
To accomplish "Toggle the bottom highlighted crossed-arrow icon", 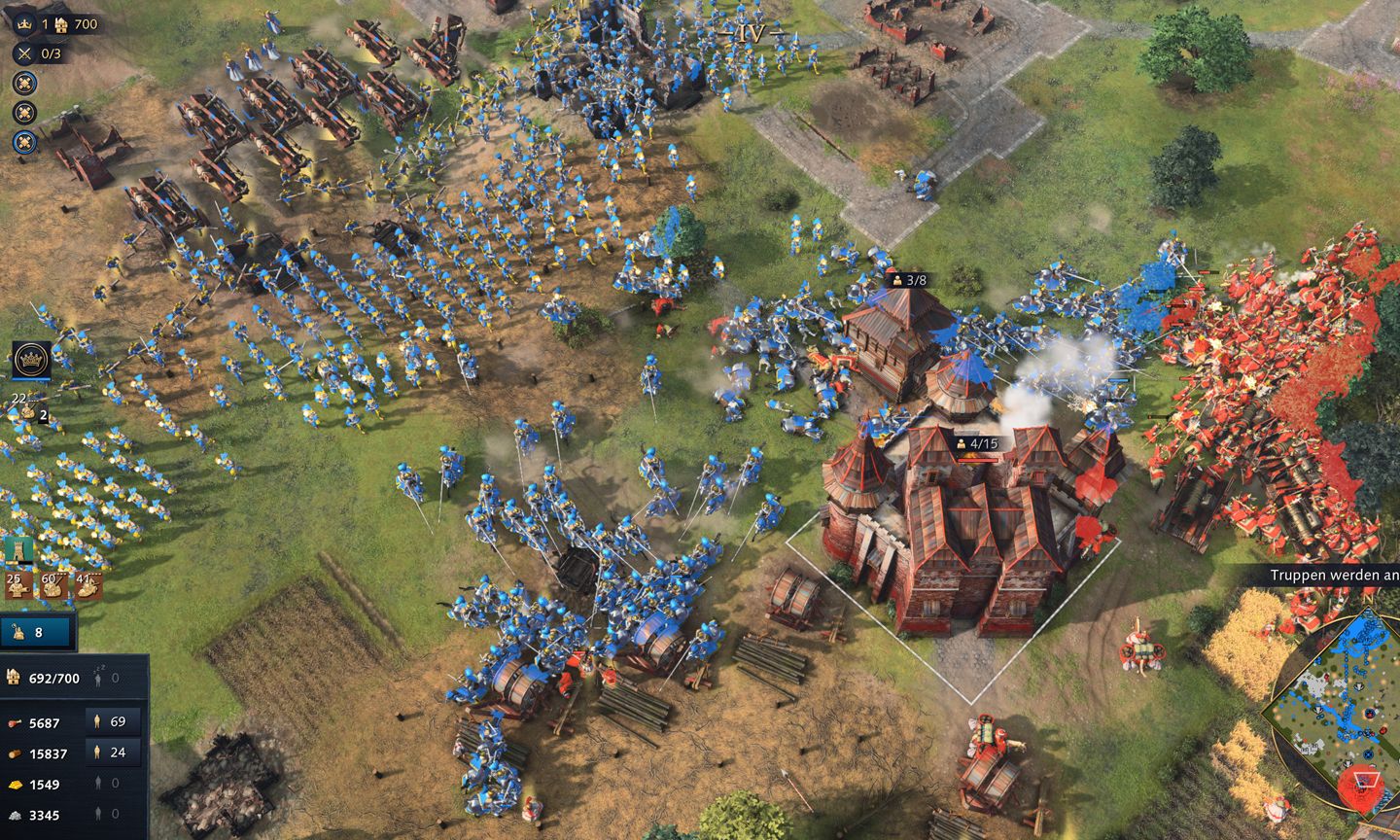I will coord(24,142).
